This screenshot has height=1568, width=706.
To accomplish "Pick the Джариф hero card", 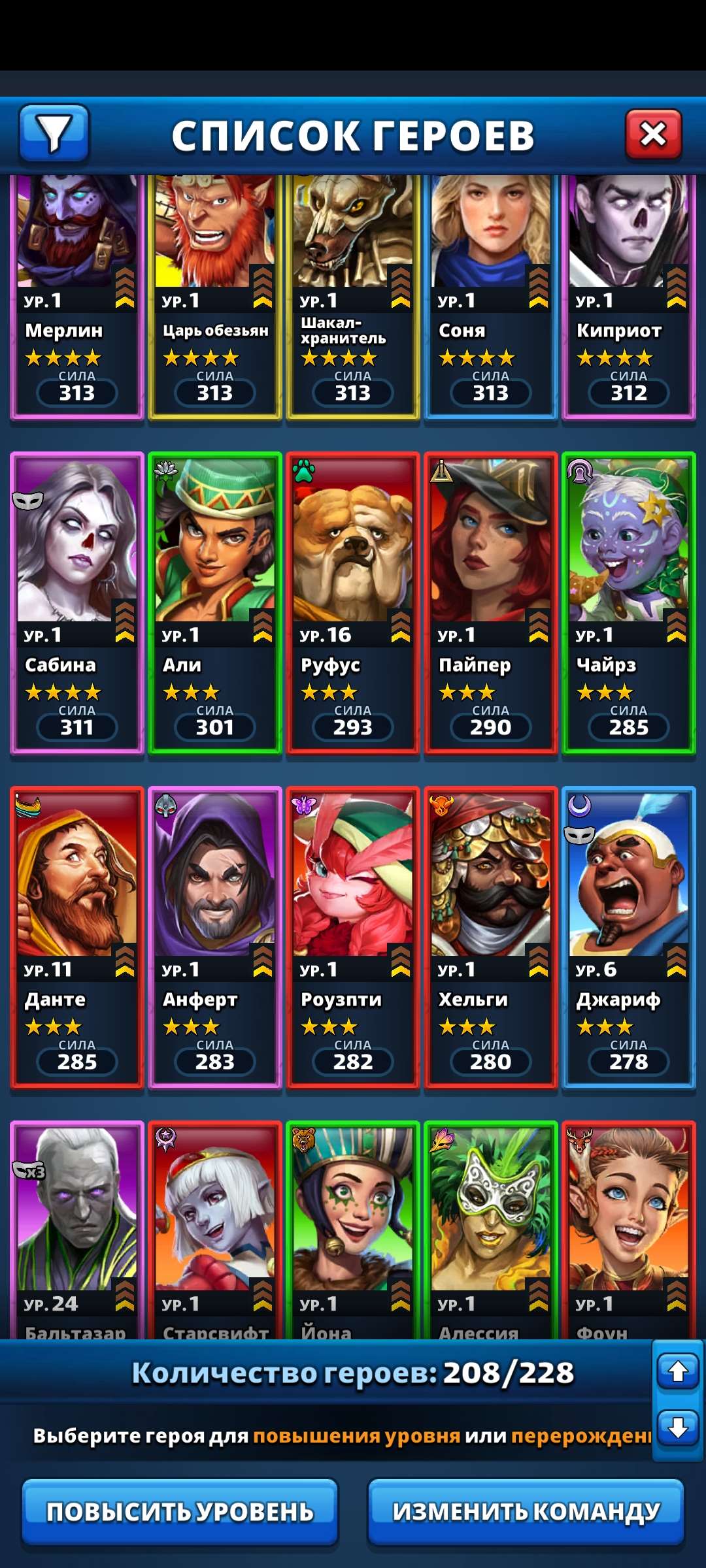I will pyautogui.click(x=629, y=937).
